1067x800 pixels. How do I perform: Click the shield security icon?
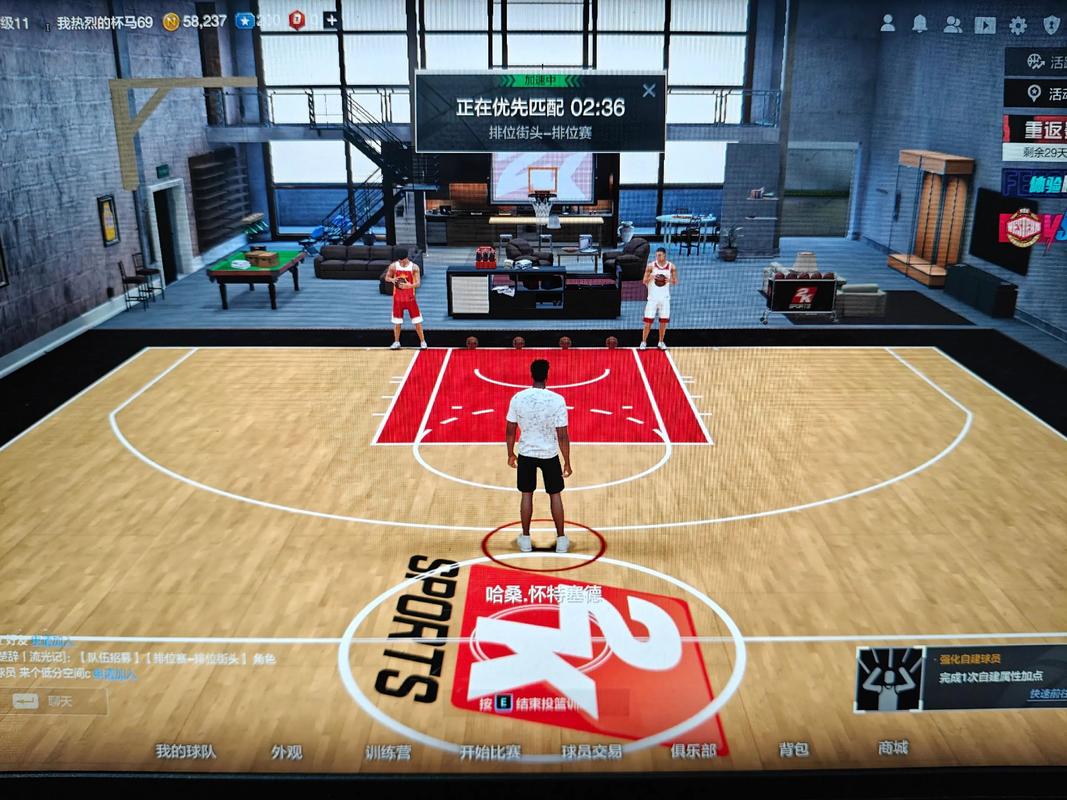coord(1051,25)
